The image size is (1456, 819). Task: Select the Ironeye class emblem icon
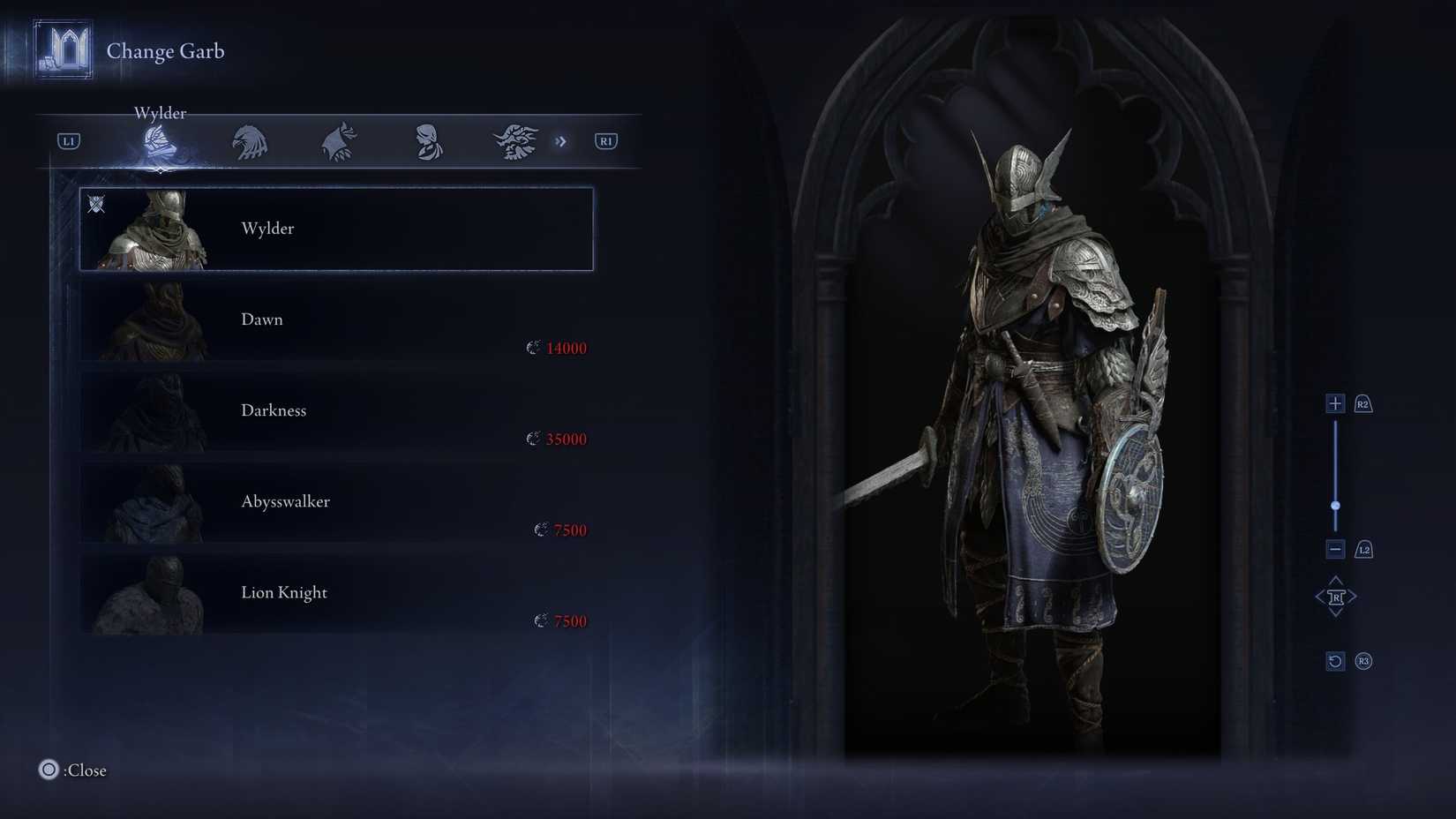pos(337,141)
